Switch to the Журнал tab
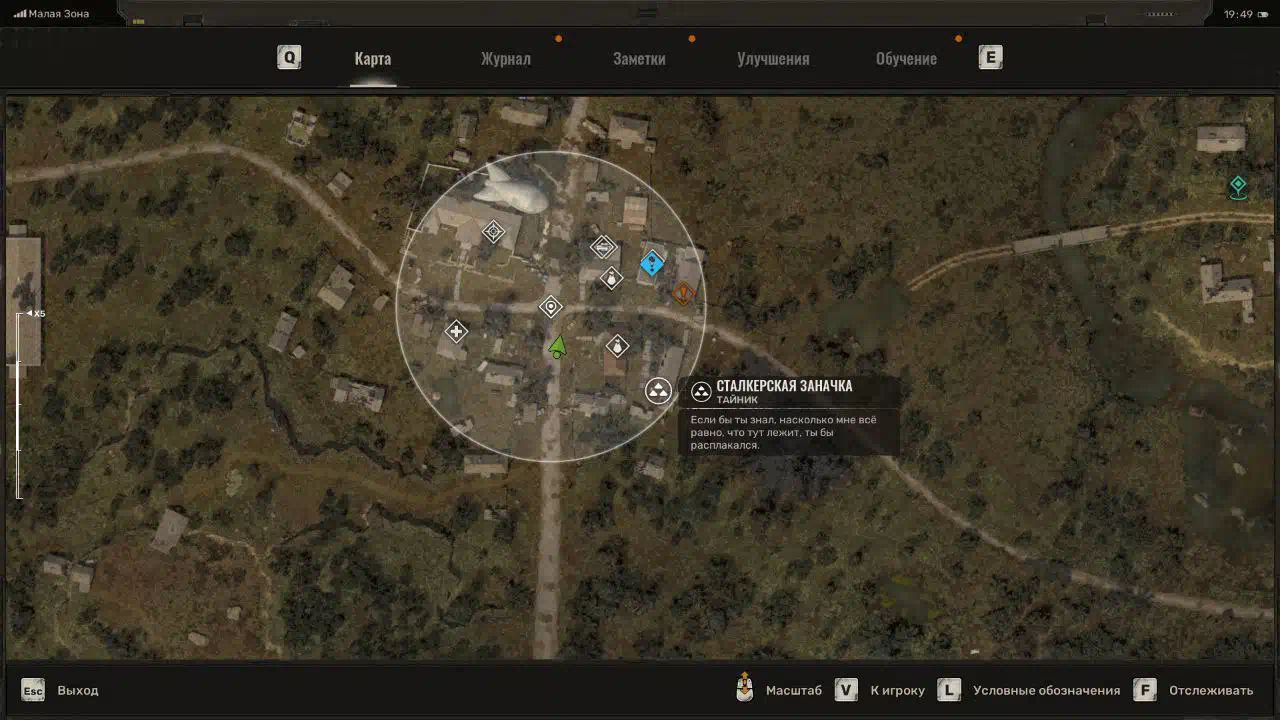The width and height of the screenshot is (1280, 720). coord(506,58)
